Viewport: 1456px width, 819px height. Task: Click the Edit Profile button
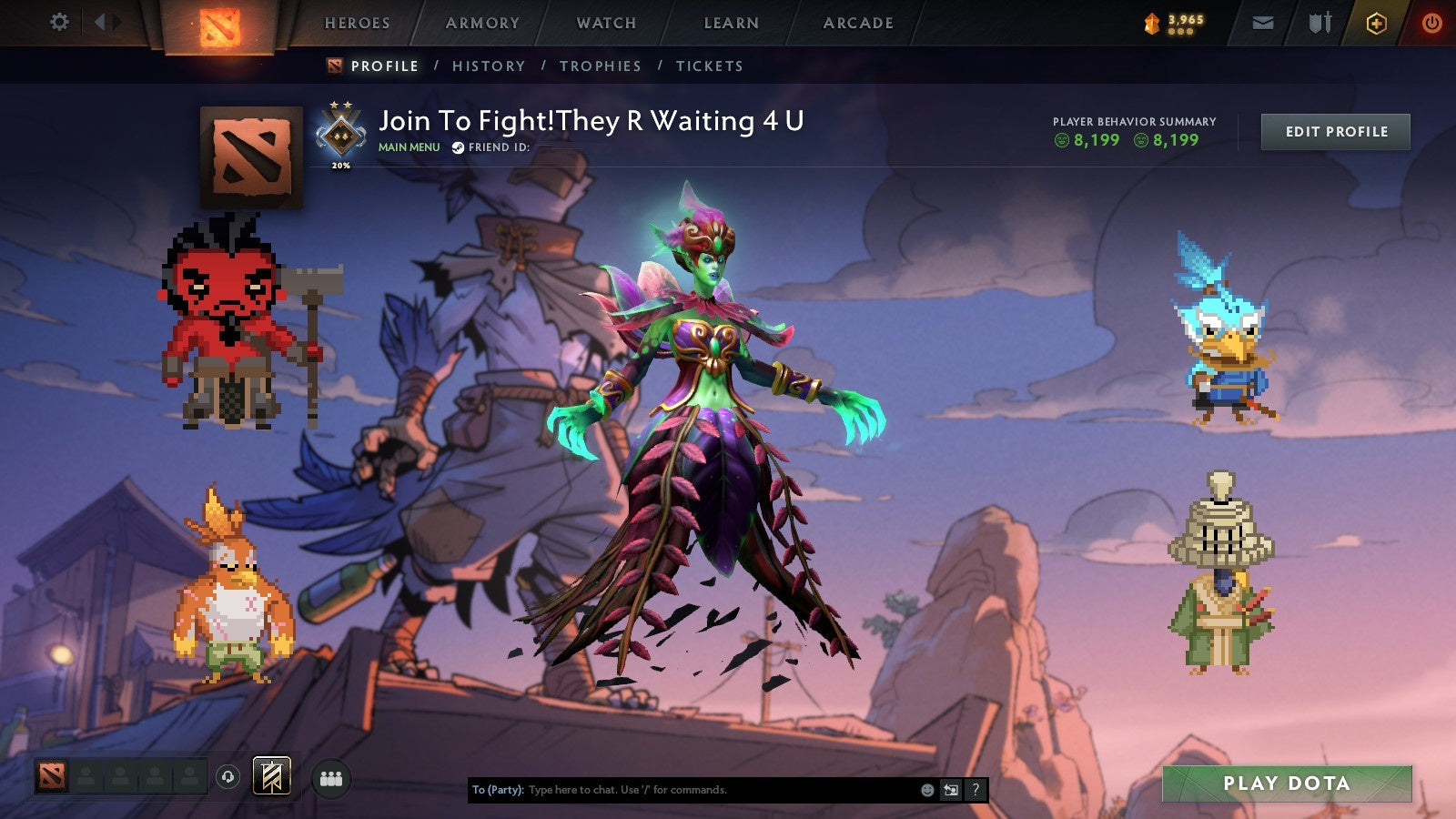click(x=1334, y=131)
